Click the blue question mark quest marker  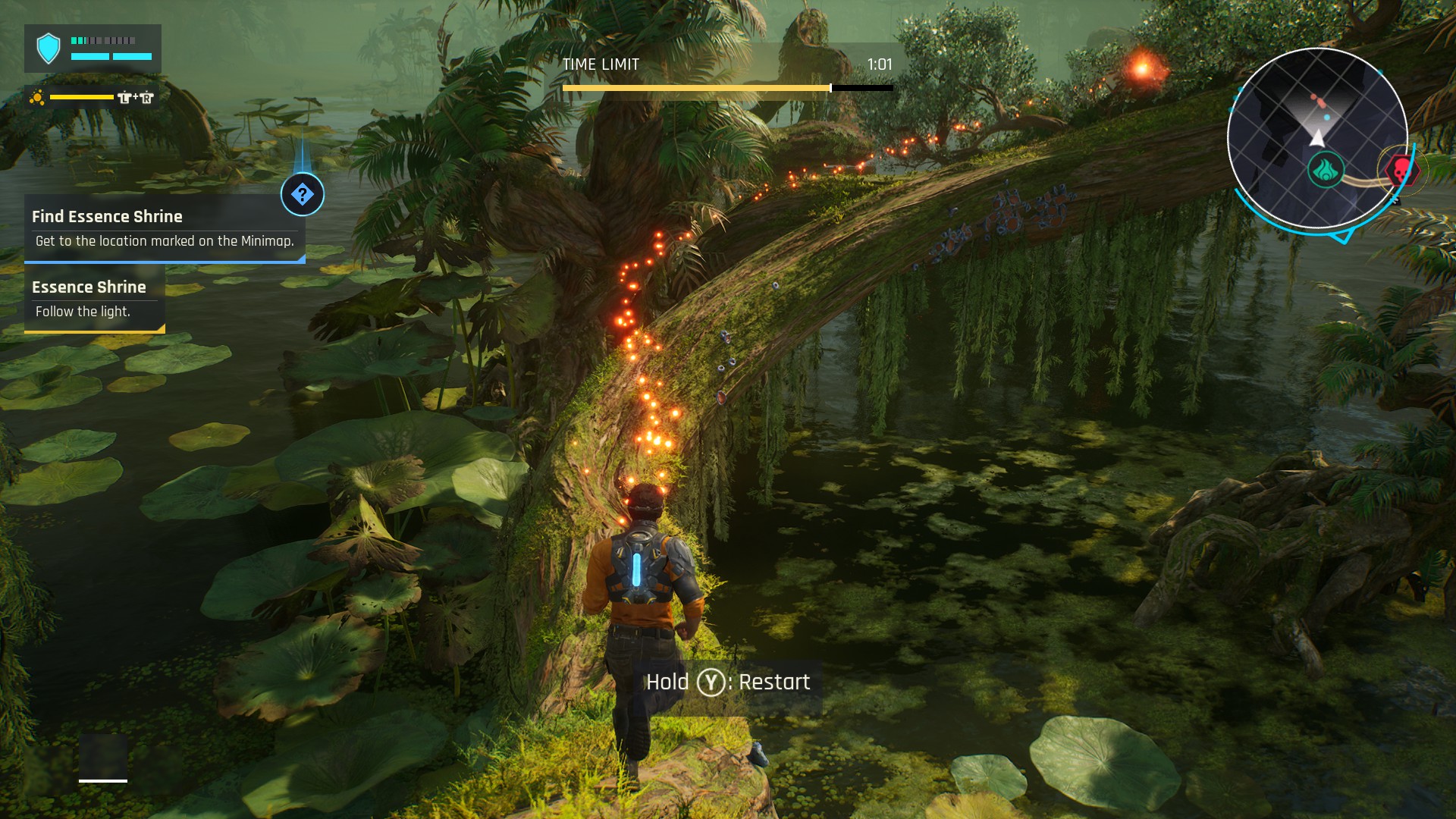coord(303,195)
